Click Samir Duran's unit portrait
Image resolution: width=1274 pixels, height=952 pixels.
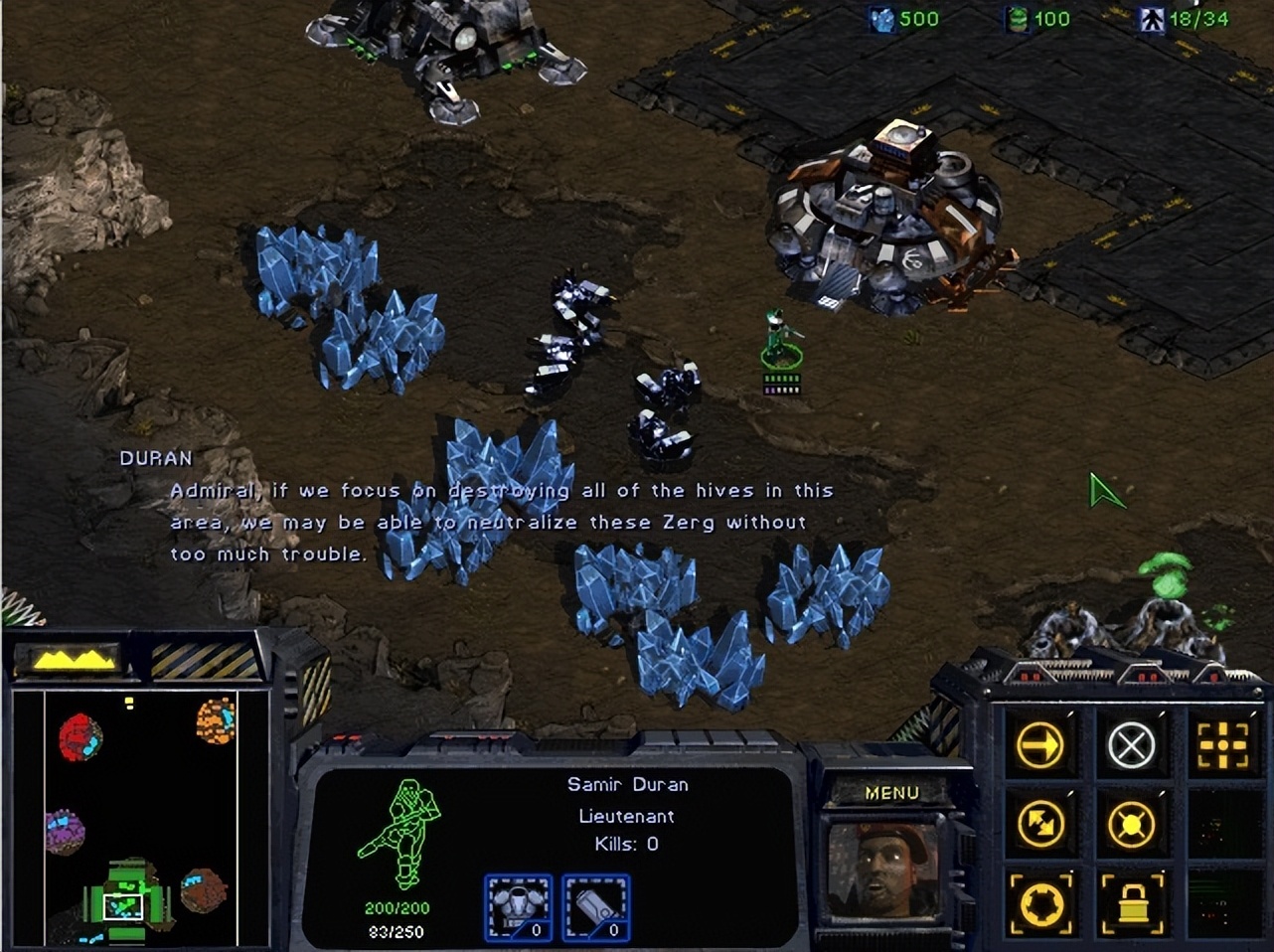click(882, 873)
